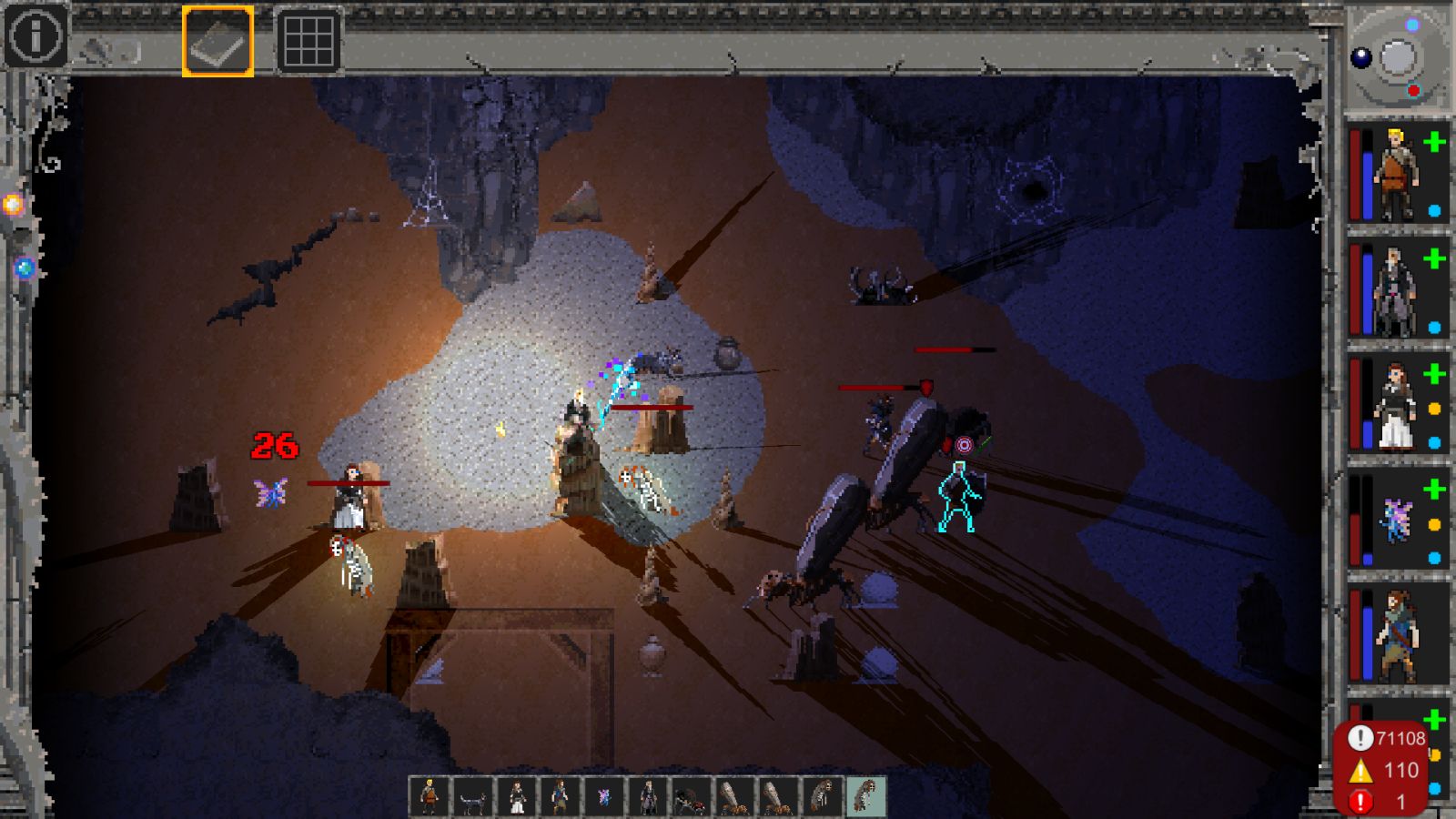
Task: Choose the blond warrior in the turn bar
Action: [429, 797]
